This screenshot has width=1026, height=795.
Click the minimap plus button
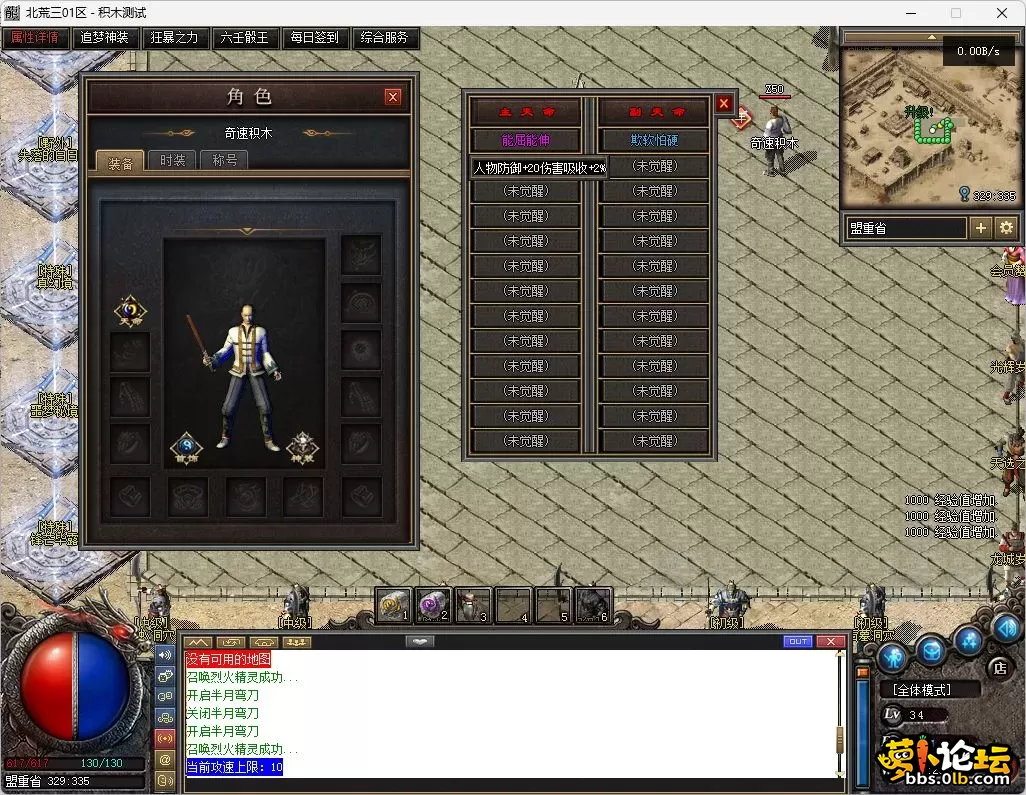click(981, 228)
